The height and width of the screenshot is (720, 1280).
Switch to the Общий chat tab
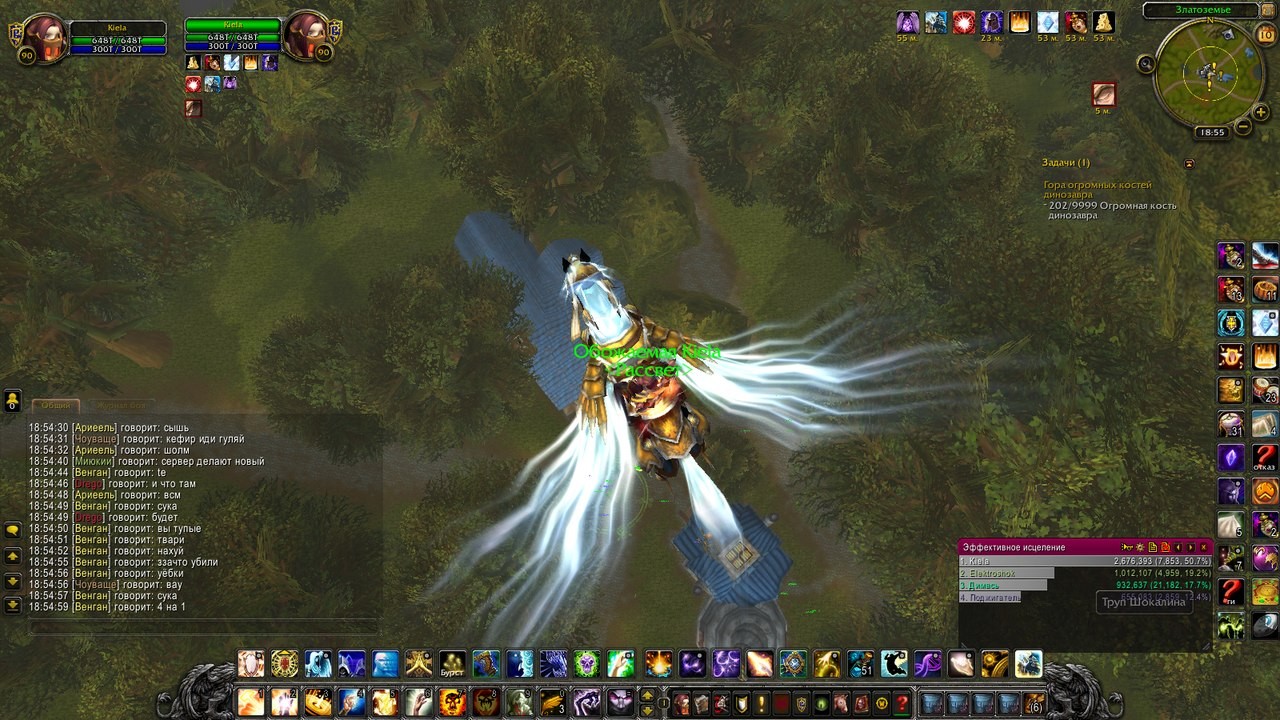tap(56, 405)
